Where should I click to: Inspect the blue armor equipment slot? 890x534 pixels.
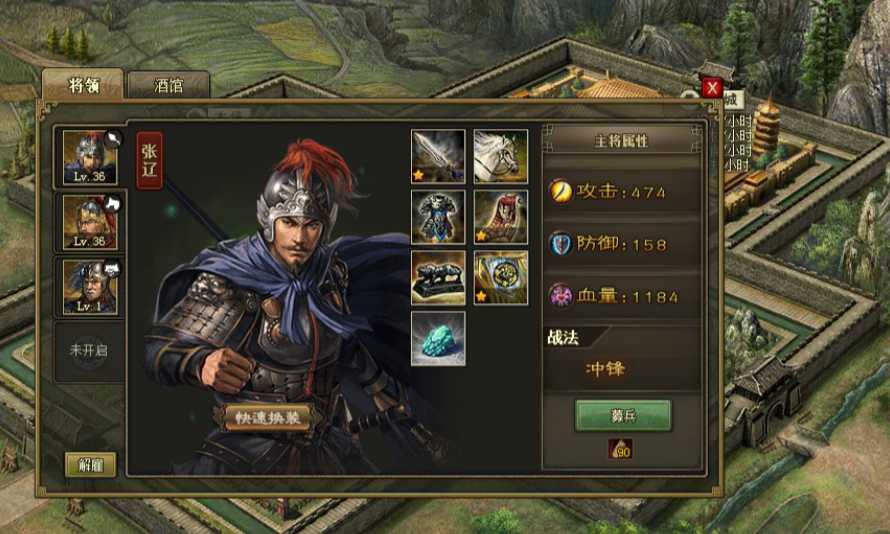click(438, 217)
